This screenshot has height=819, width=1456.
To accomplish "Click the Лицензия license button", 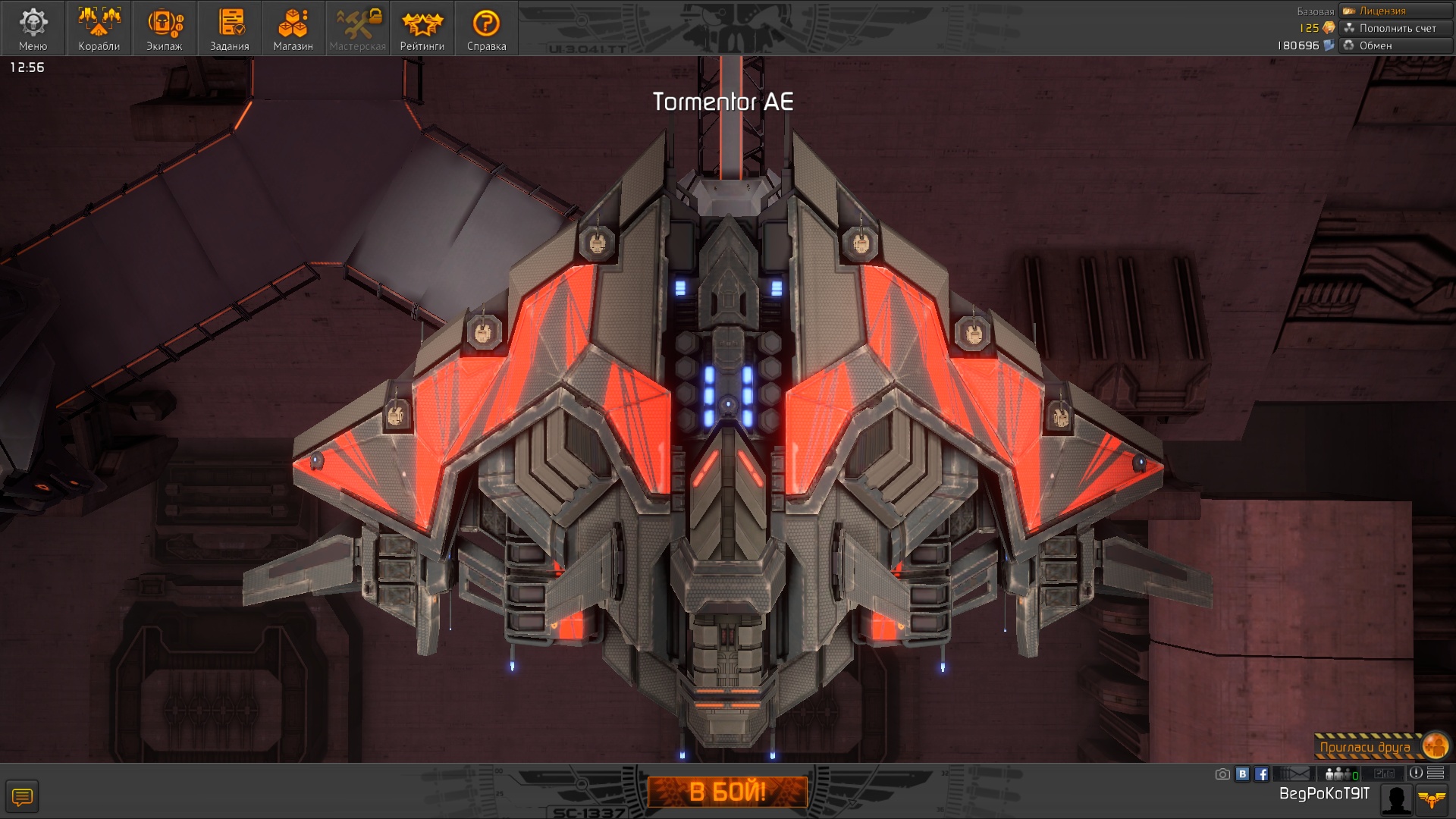I will pos(1395,11).
